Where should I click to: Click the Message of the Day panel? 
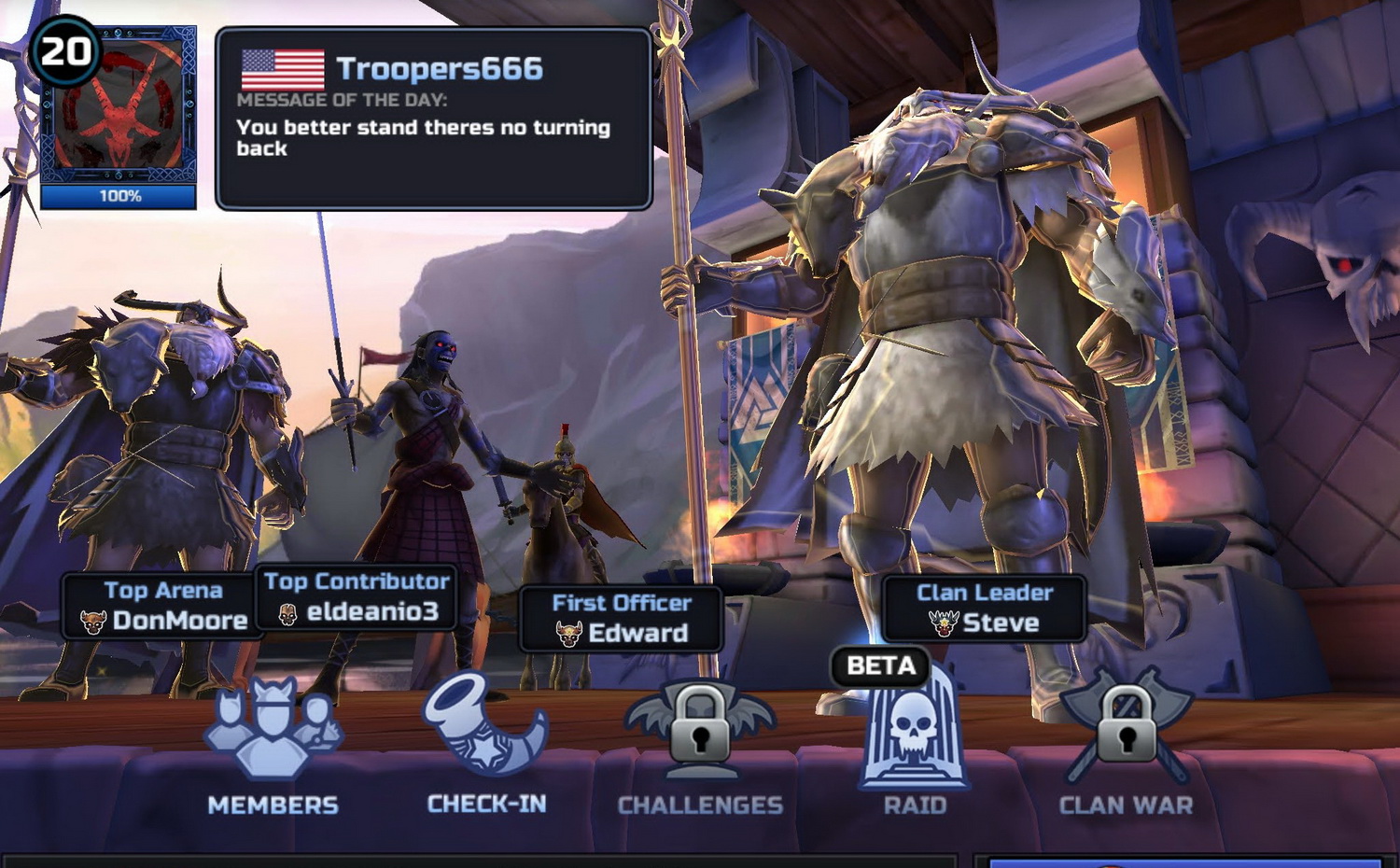click(x=433, y=119)
